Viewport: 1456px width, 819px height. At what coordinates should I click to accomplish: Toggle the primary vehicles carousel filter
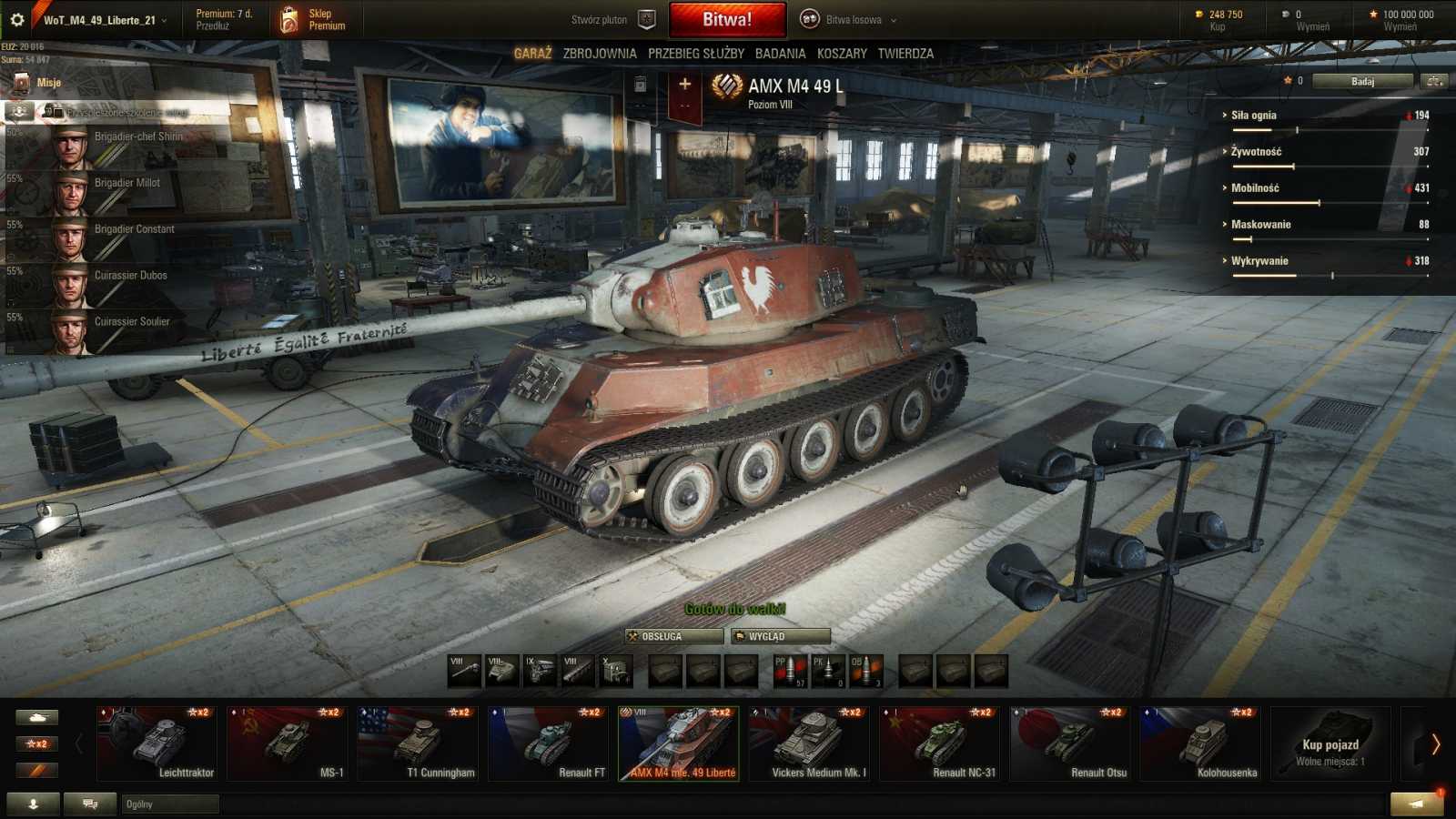click(x=36, y=770)
